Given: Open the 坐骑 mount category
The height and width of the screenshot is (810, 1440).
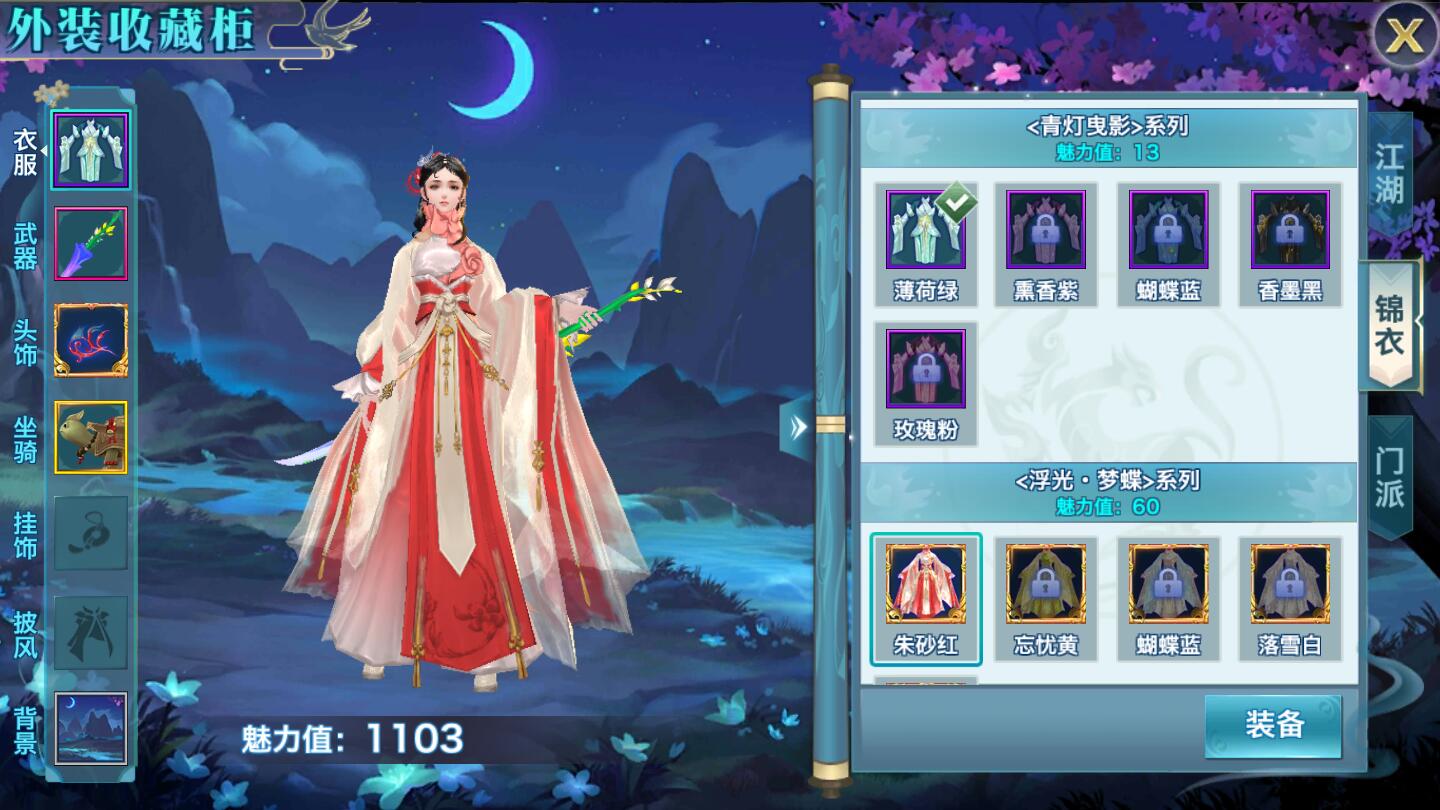Looking at the screenshot, I should [91, 438].
